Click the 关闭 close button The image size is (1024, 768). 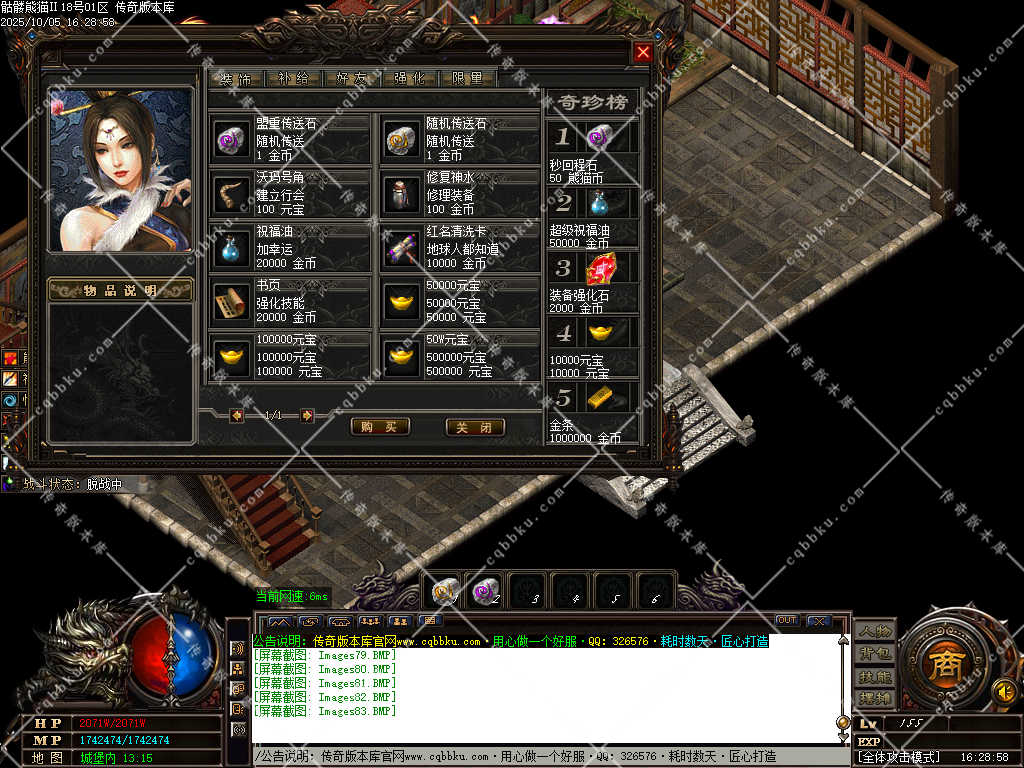(x=474, y=427)
